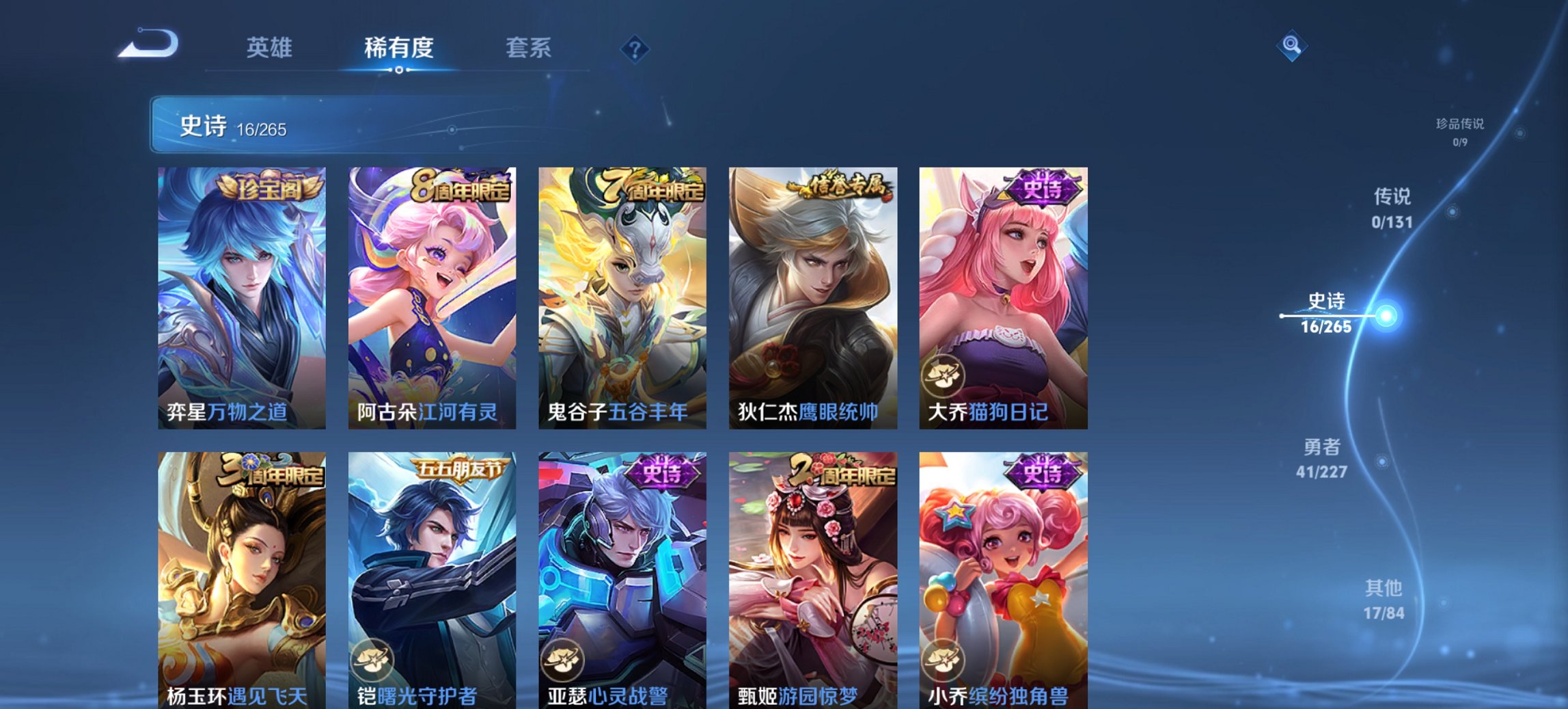Click the star emblem badge on 大乔猫狗日记 card
Viewport: 1568px width, 709px height.
click(944, 377)
